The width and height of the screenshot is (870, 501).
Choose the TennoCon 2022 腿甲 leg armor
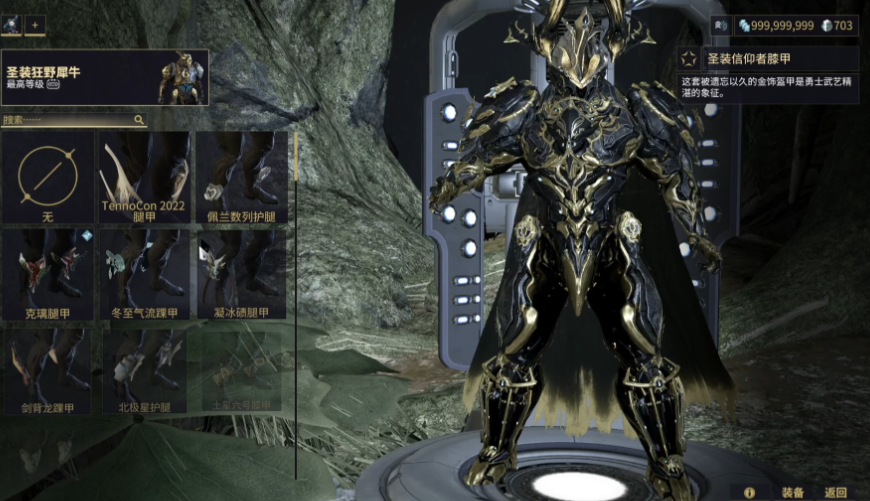click(x=144, y=178)
